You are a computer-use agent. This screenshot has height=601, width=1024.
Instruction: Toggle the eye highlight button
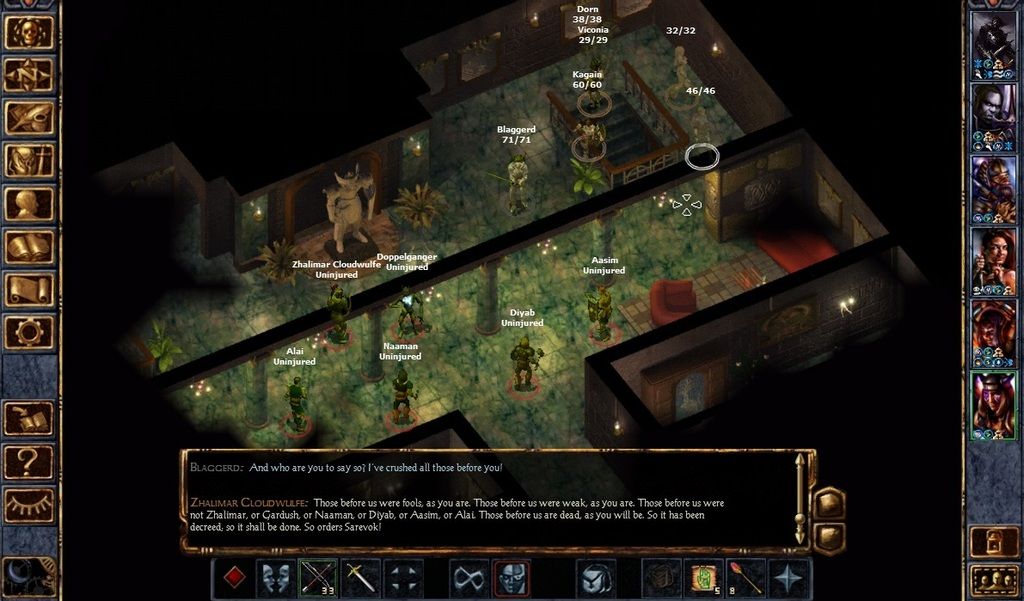click(x=29, y=503)
